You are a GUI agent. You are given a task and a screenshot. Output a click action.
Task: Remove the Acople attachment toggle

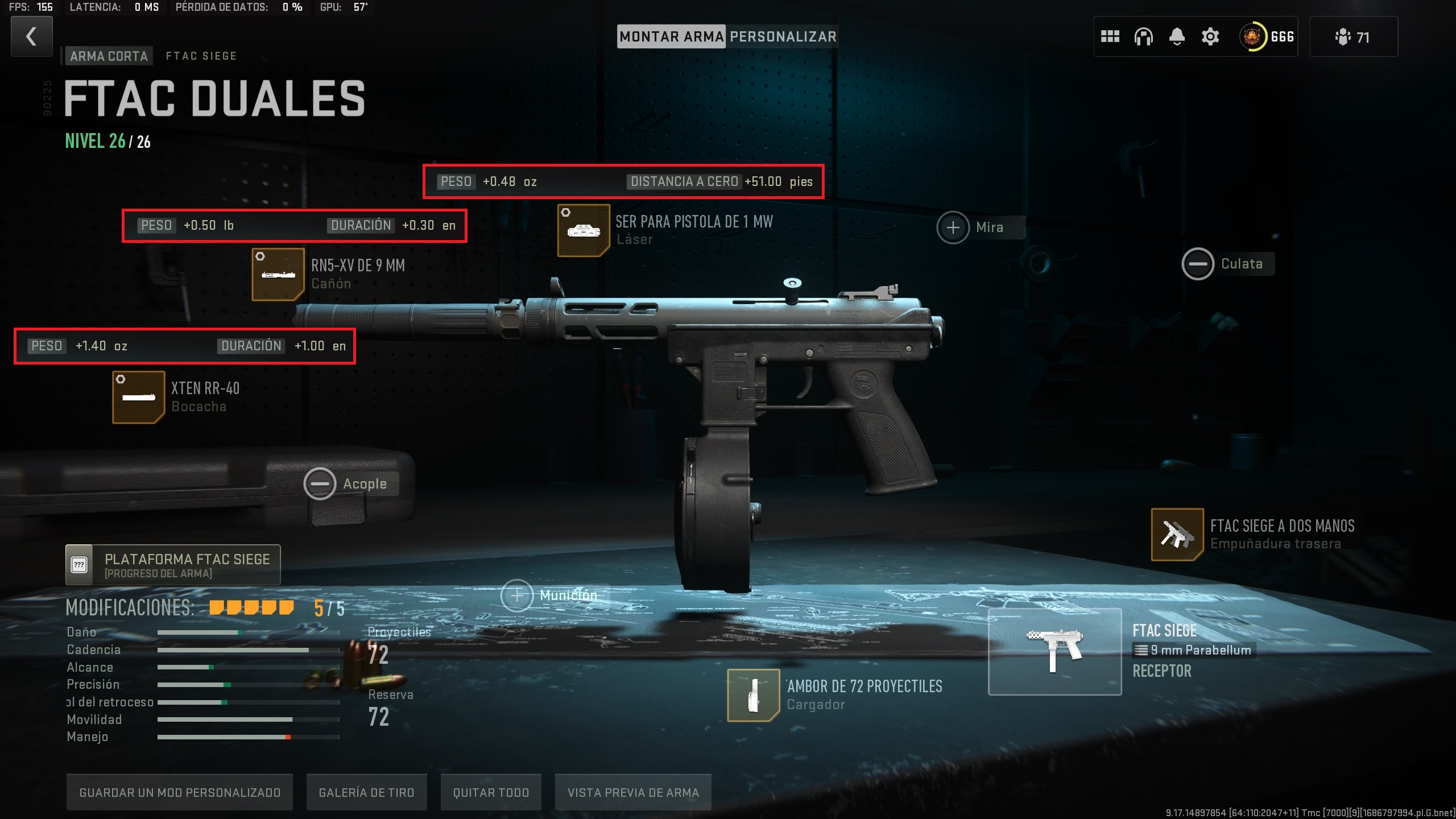pos(321,483)
